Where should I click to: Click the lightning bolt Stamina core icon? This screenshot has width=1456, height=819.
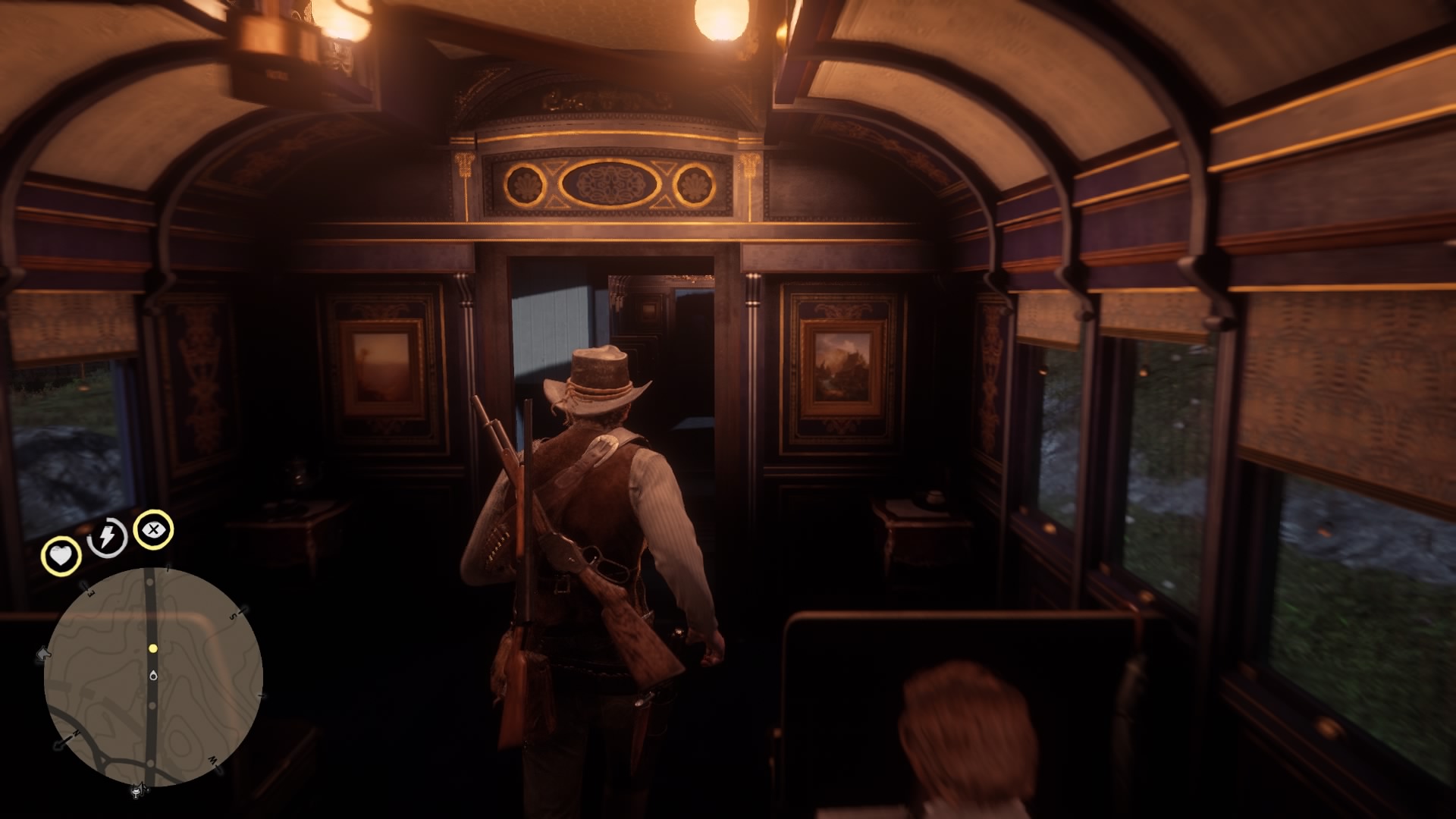(106, 535)
